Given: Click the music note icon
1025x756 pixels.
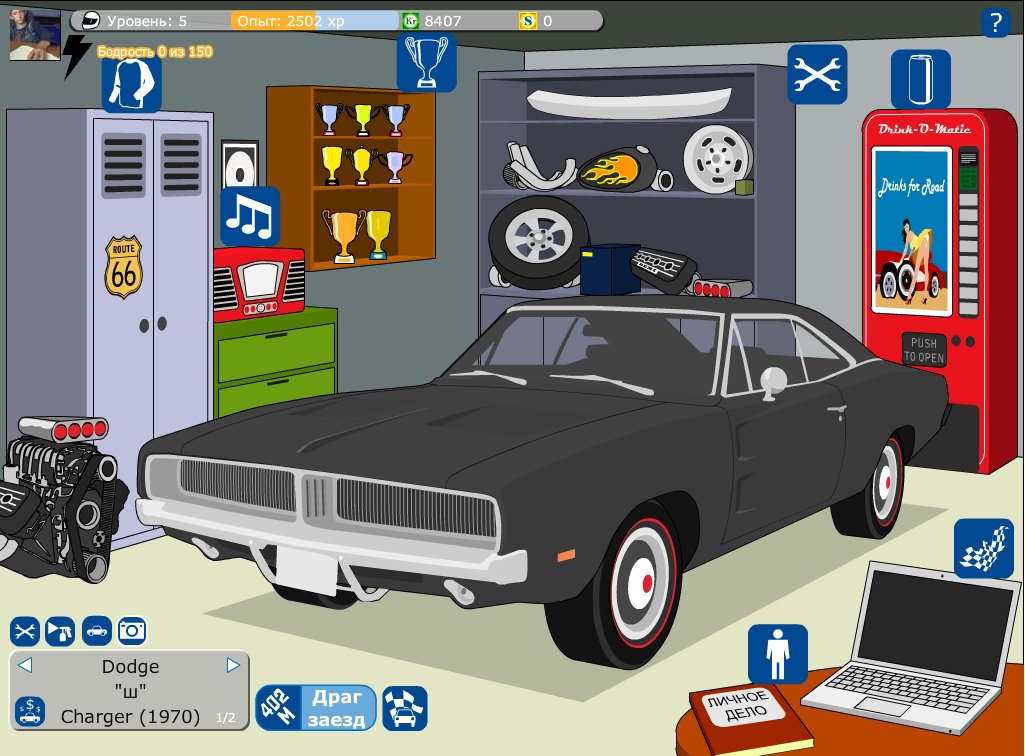Looking at the screenshot, I should click(250, 216).
